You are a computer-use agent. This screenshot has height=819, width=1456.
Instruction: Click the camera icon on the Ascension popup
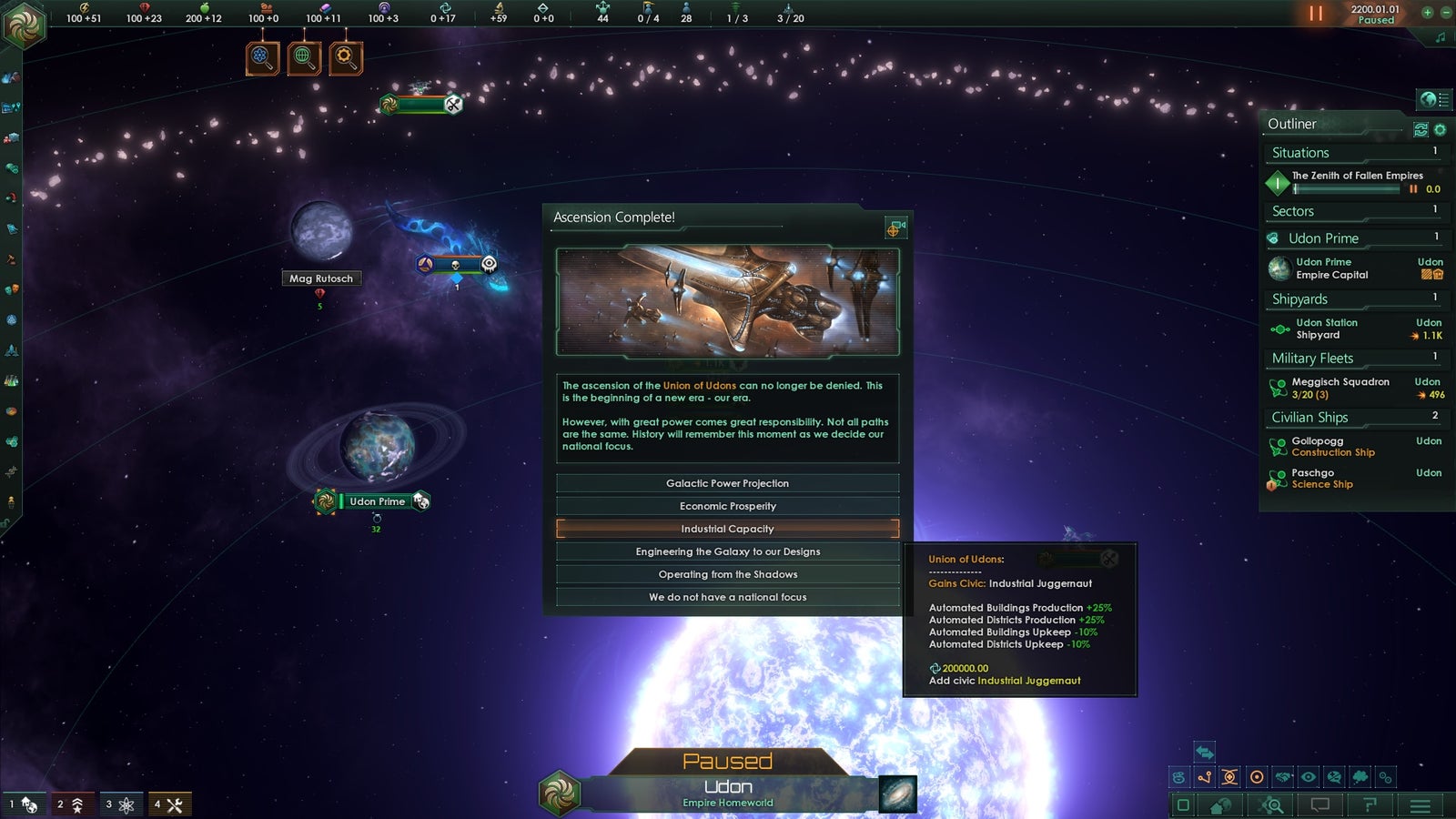click(895, 227)
